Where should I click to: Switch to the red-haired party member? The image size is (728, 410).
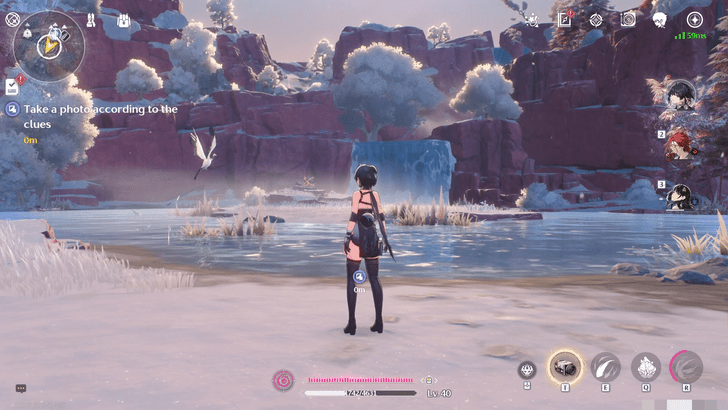click(680, 145)
